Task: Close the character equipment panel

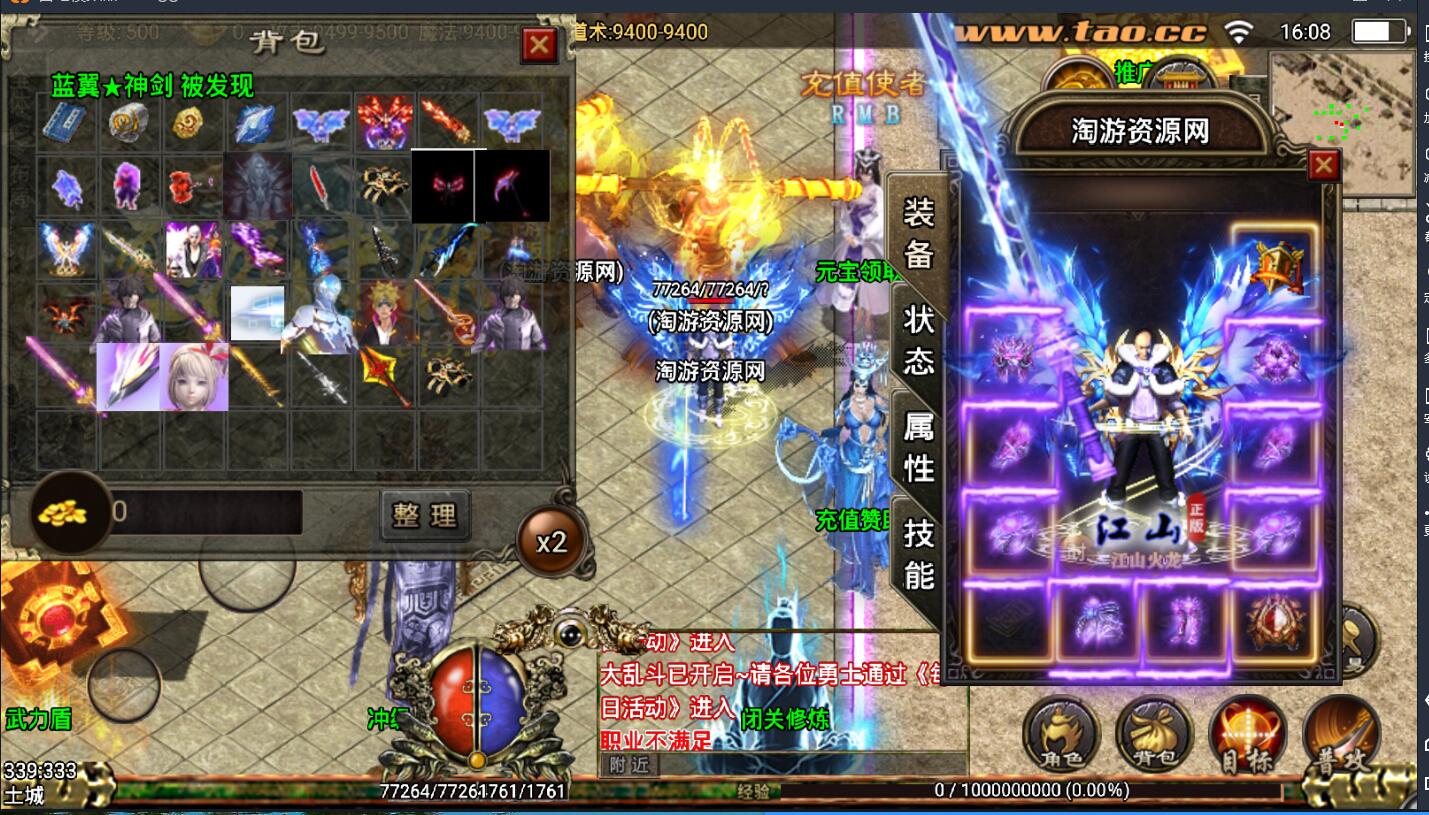Action: click(x=1323, y=165)
